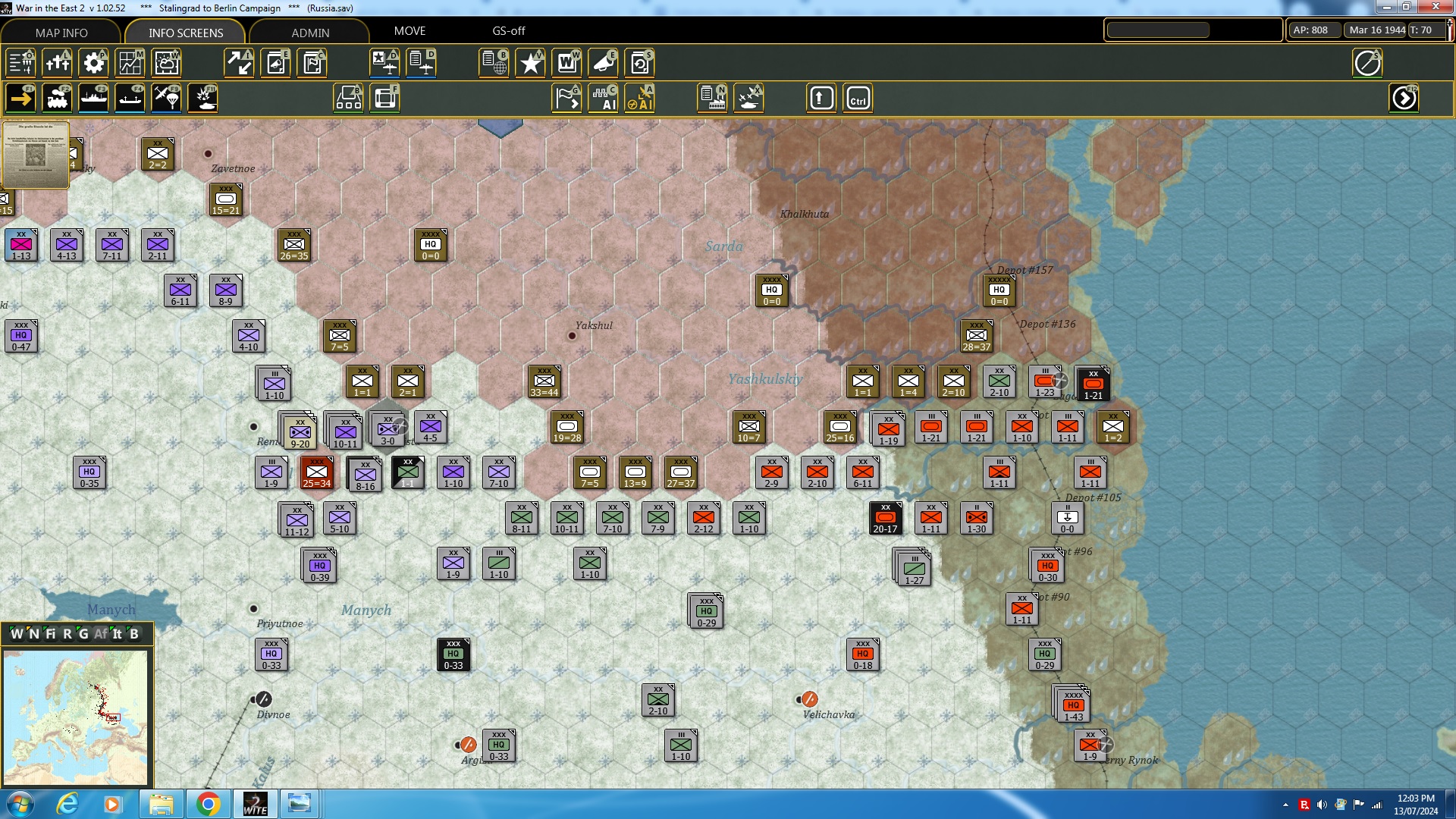
Task: Click the Europe minimap overview
Action: (76, 717)
